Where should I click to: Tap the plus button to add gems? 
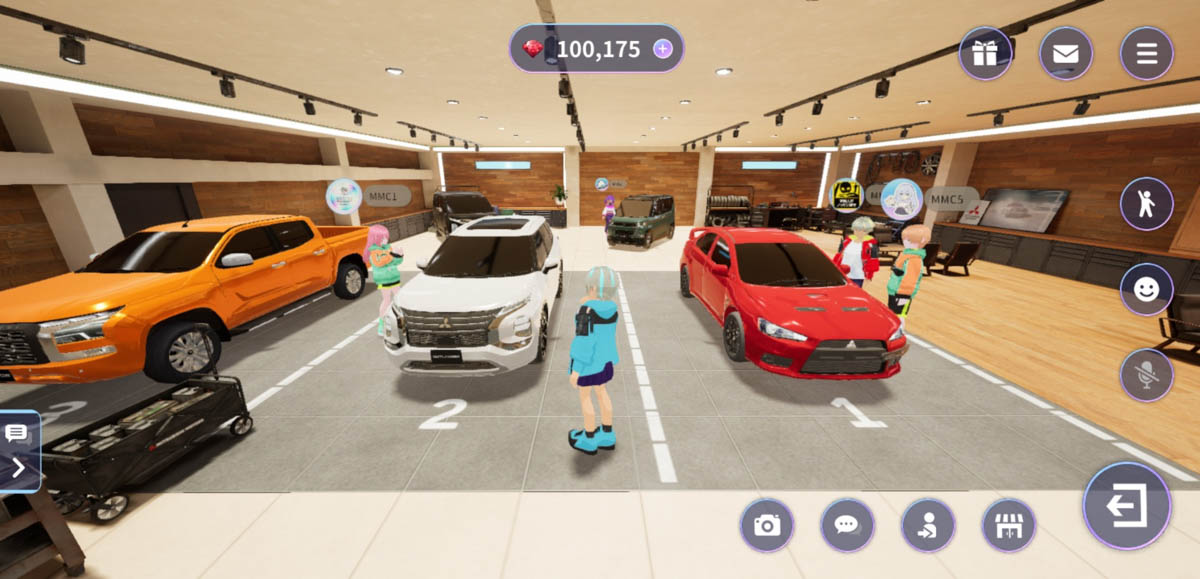coord(663,49)
